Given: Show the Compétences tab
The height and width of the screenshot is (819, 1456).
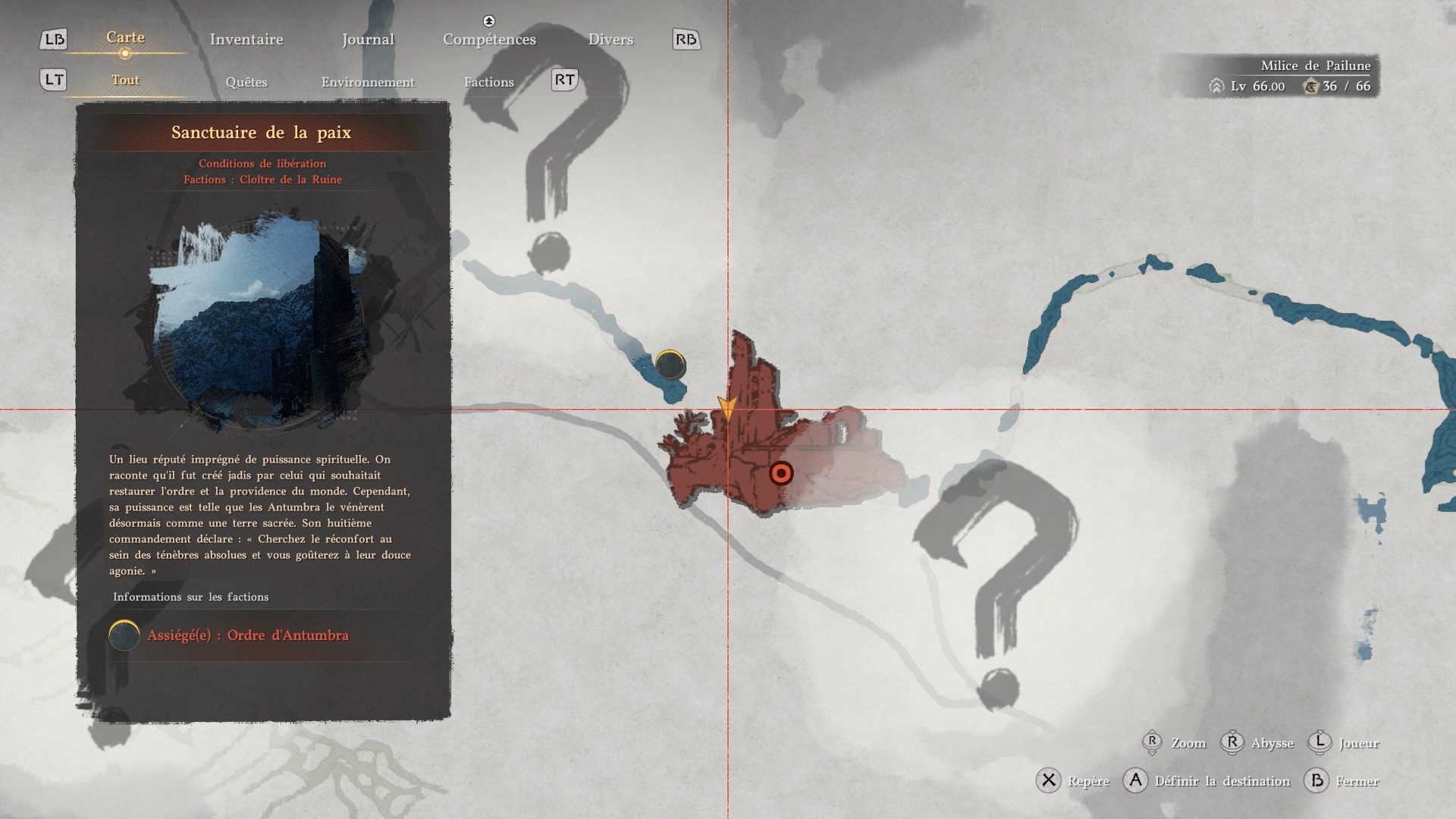Looking at the screenshot, I should coord(489,39).
